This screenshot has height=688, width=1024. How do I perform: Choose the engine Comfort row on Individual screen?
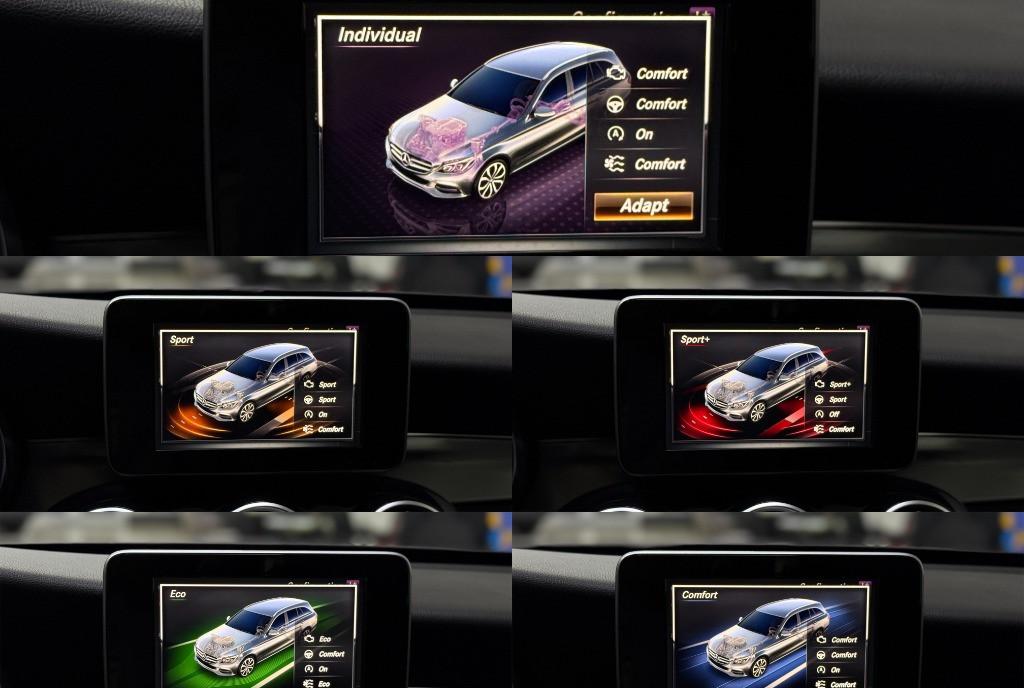click(x=647, y=73)
